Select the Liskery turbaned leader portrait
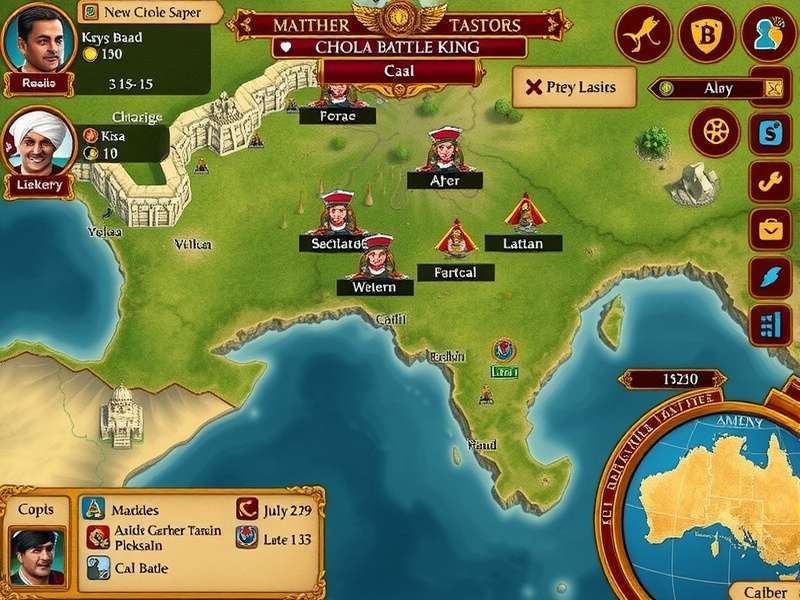The image size is (800, 600). (38, 145)
